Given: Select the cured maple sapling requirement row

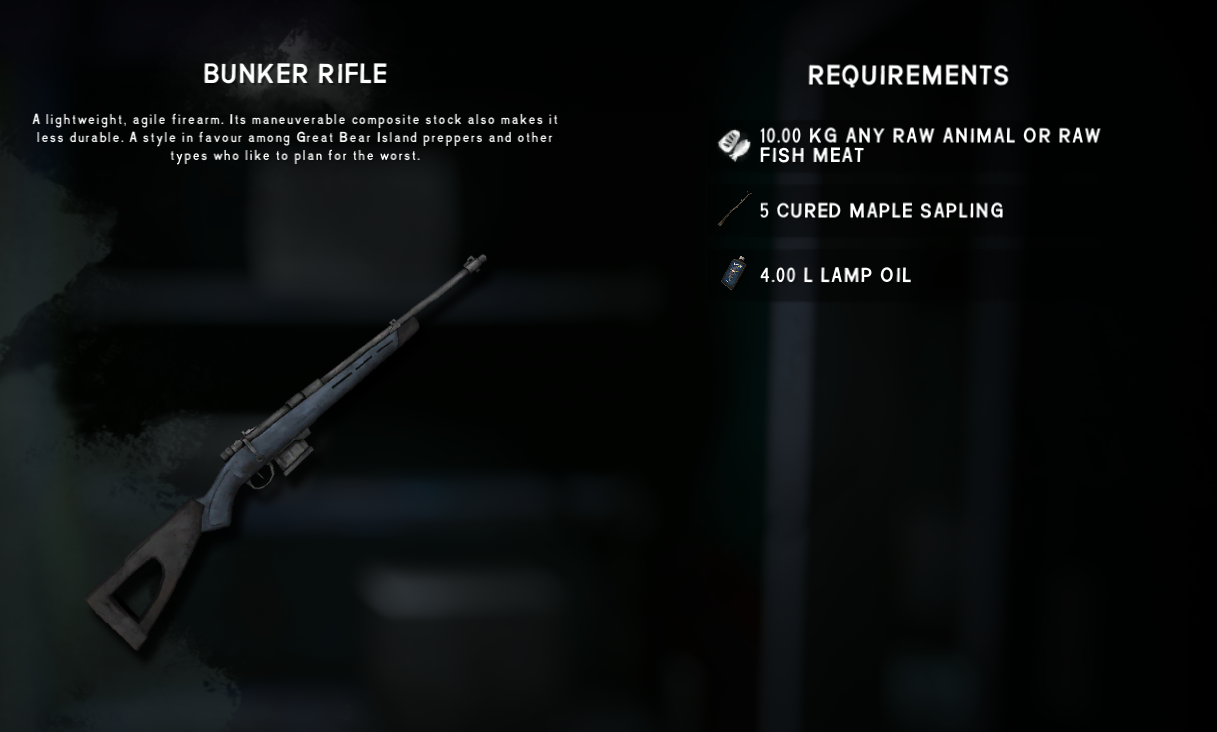Looking at the screenshot, I should (880, 211).
